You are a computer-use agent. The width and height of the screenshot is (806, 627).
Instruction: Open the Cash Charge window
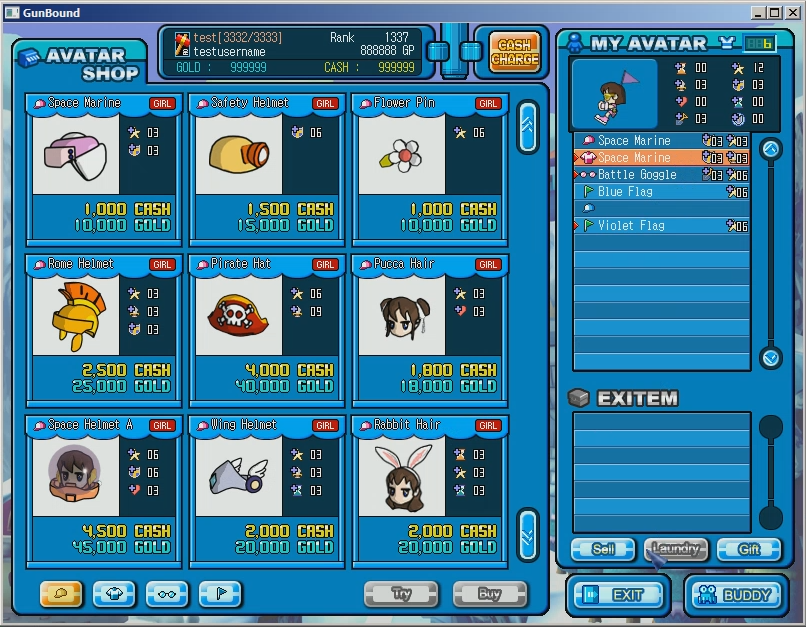coord(514,51)
